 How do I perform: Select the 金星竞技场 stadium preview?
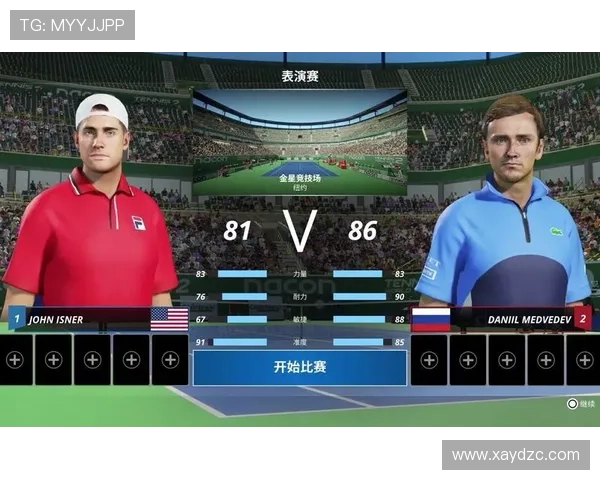pos(300,142)
